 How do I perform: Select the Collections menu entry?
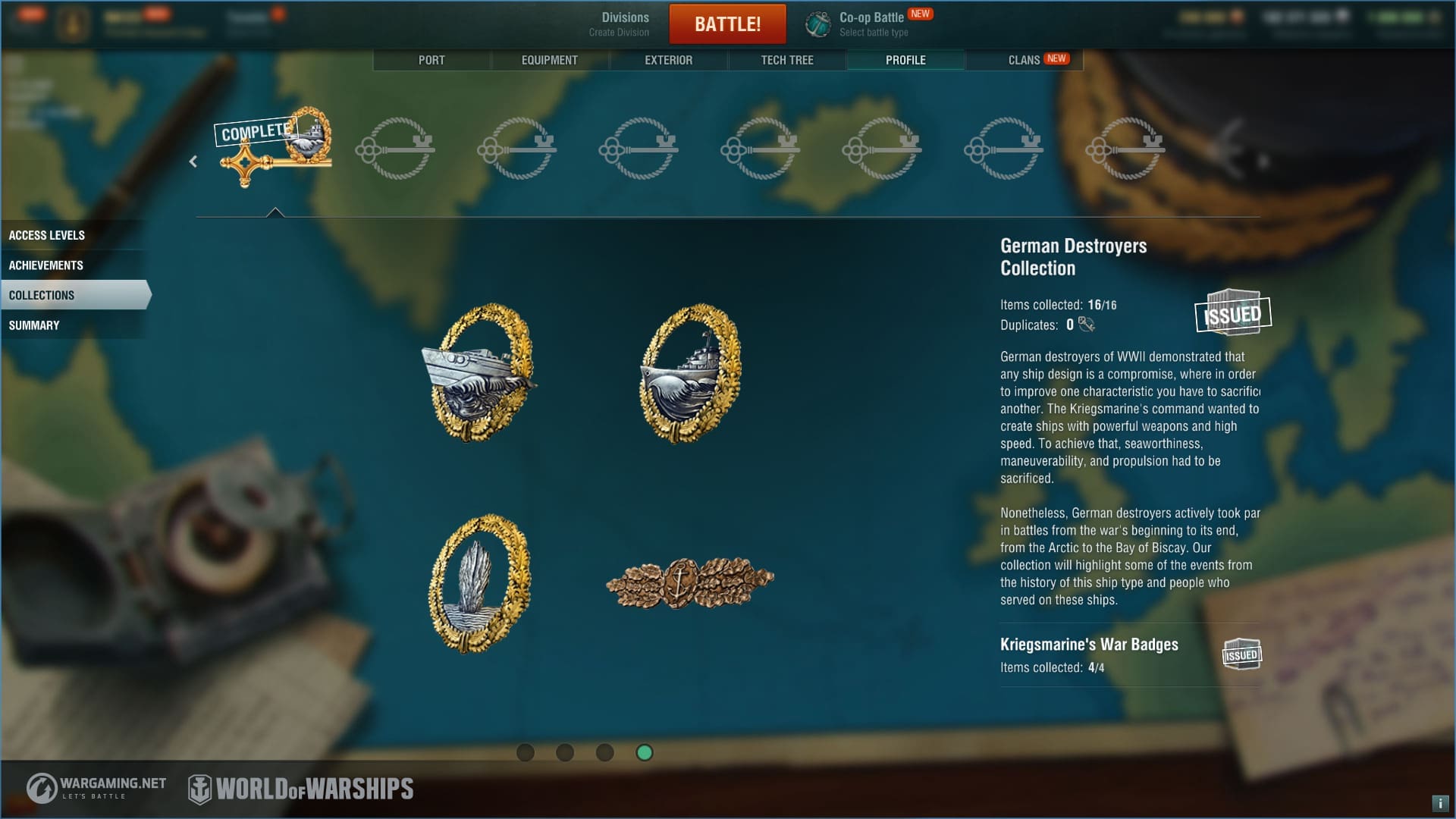coord(42,295)
